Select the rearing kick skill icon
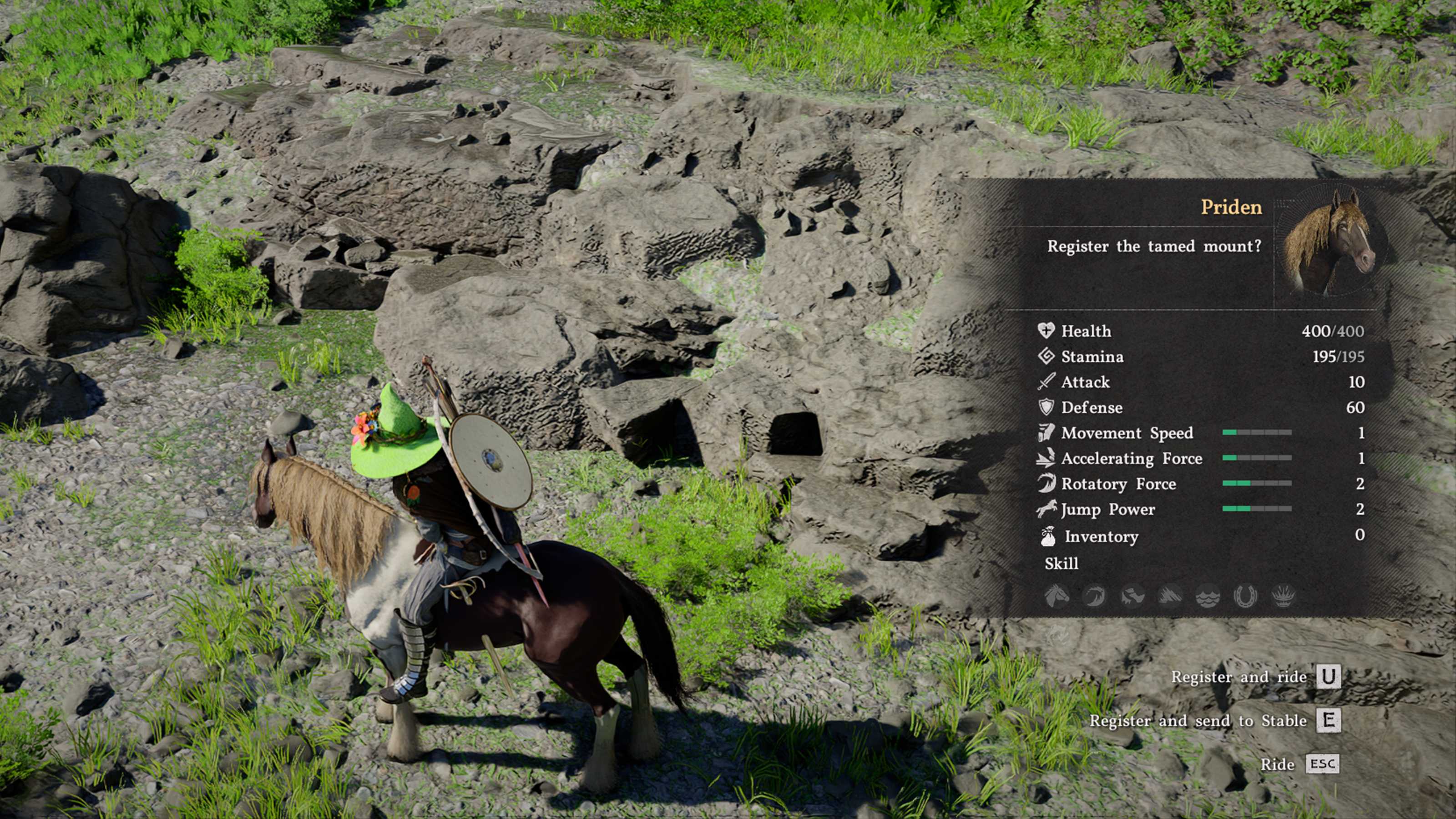Screen dimensions: 1456x819 pyautogui.click(x=1132, y=596)
